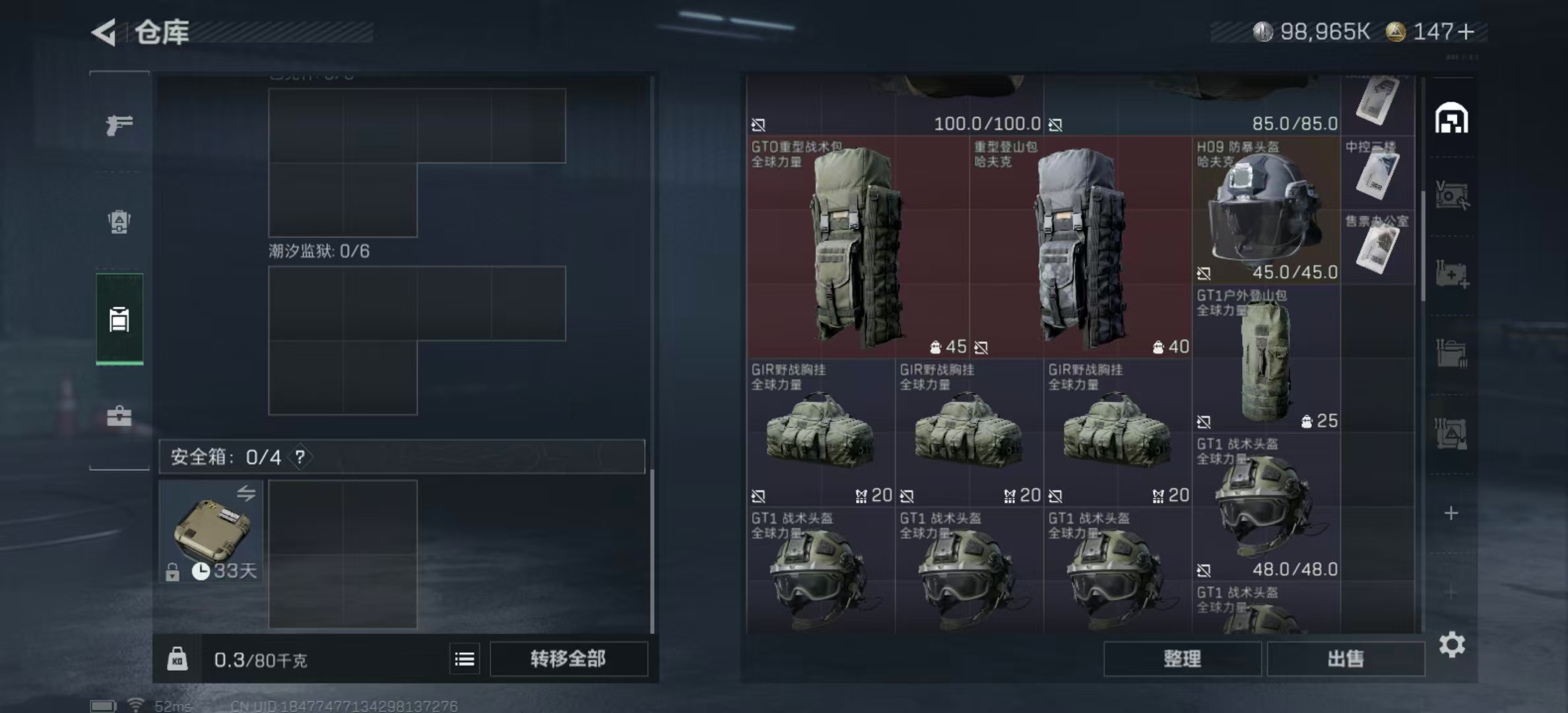Click the 转移全部 button

click(x=568, y=659)
